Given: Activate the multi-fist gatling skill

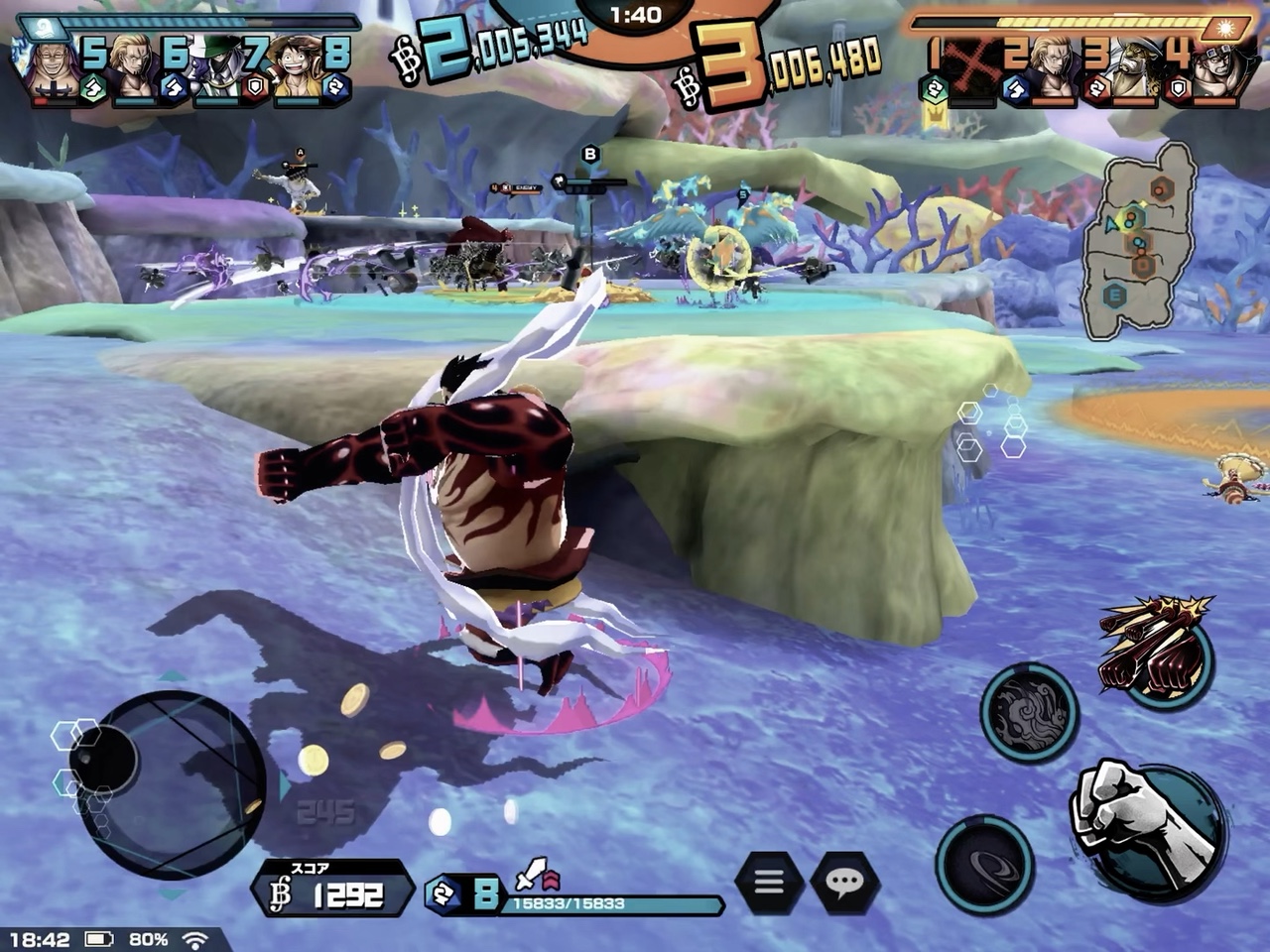Looking at the screenshot, I should coord(1158,650).
